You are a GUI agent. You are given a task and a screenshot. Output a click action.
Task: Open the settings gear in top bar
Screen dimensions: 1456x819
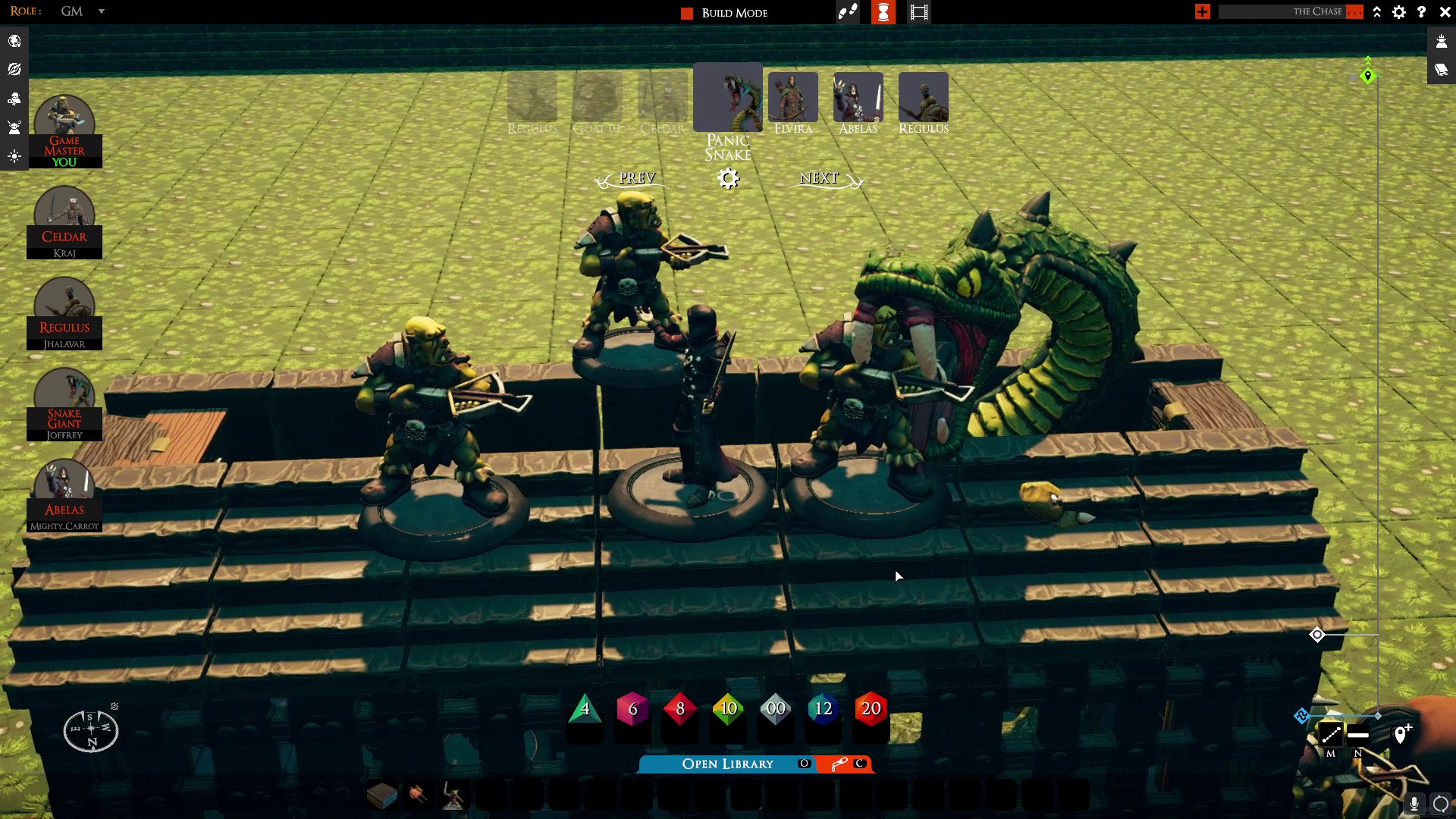point(1399,12)
